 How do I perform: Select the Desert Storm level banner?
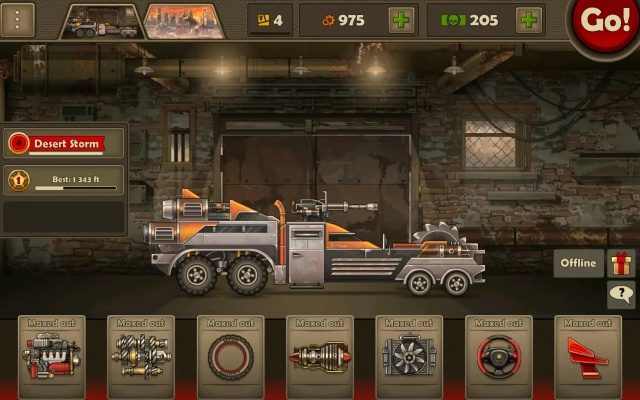click(x=66, y=143)
